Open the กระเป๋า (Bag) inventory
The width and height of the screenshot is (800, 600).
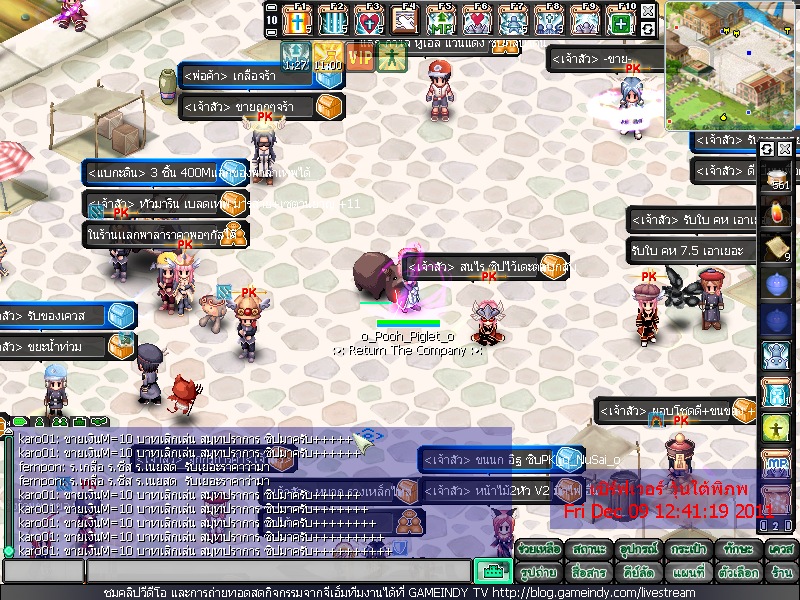pyautogui.click(x=686, y=550)
